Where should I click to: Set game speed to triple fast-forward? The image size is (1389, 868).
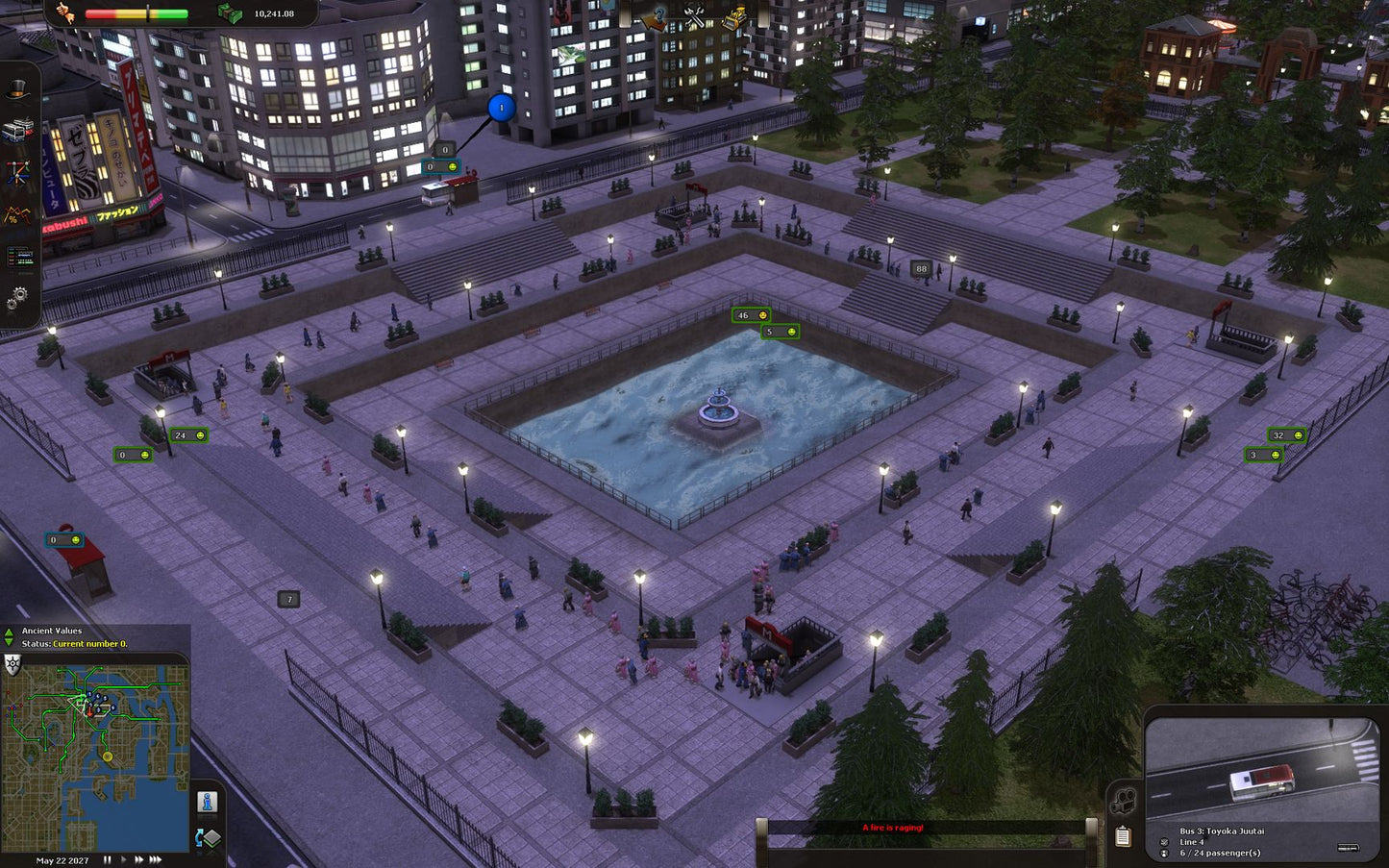click(x=156, y=860)
